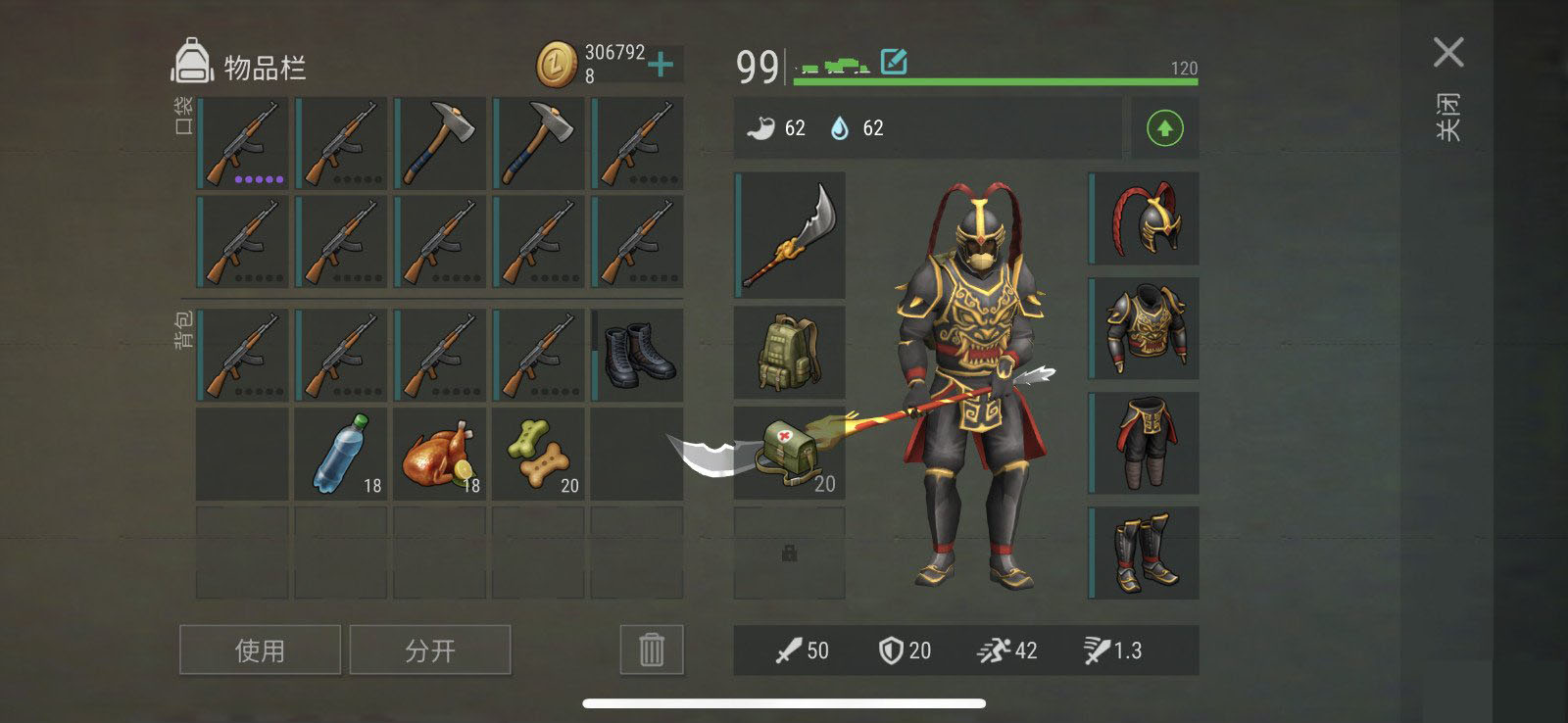The image size is (1568, 723).
Task: Select the equipped armored pants slot
Action: (x=1145, y=443)
